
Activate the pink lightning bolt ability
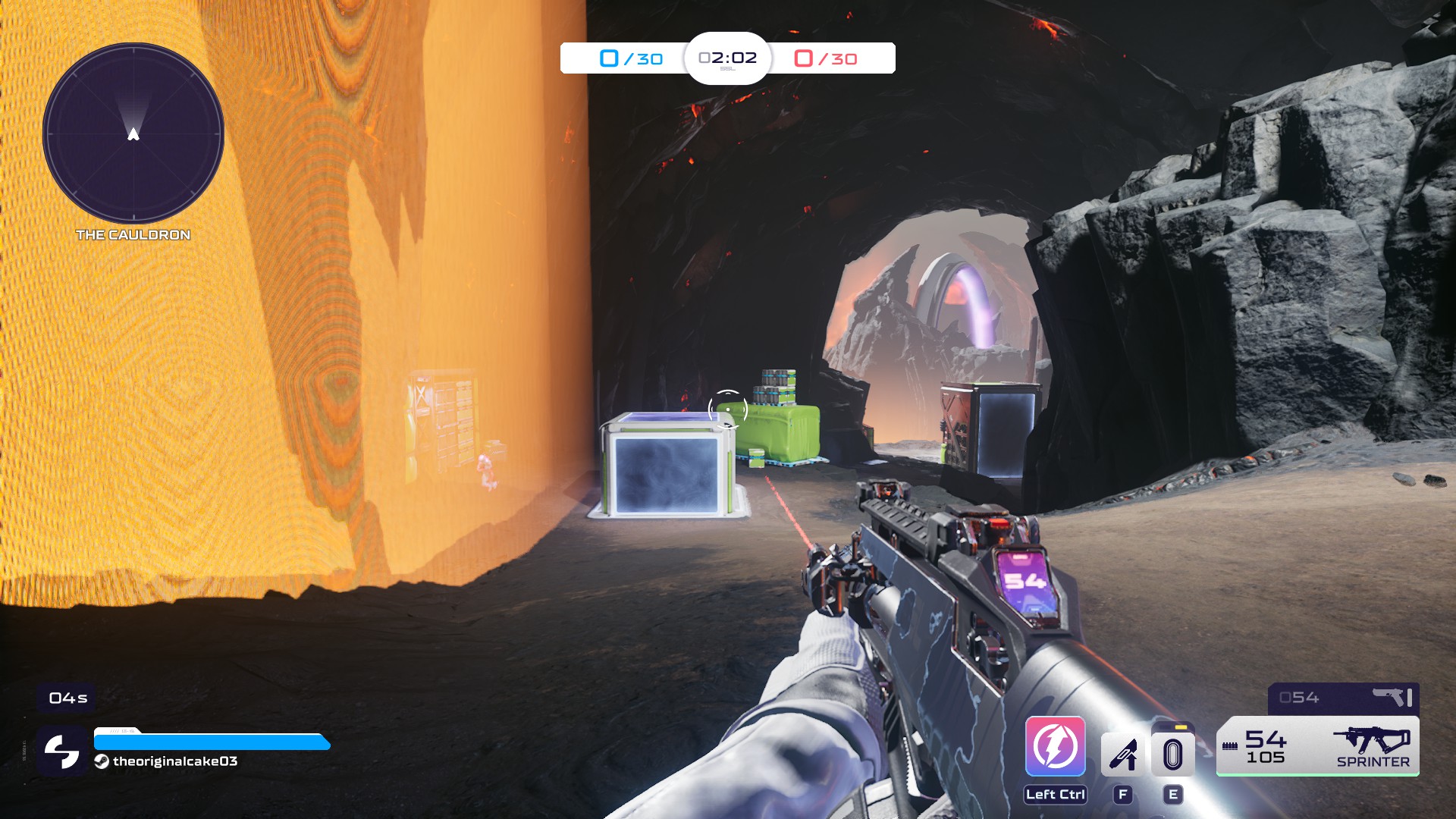(x=1055, y=746)
